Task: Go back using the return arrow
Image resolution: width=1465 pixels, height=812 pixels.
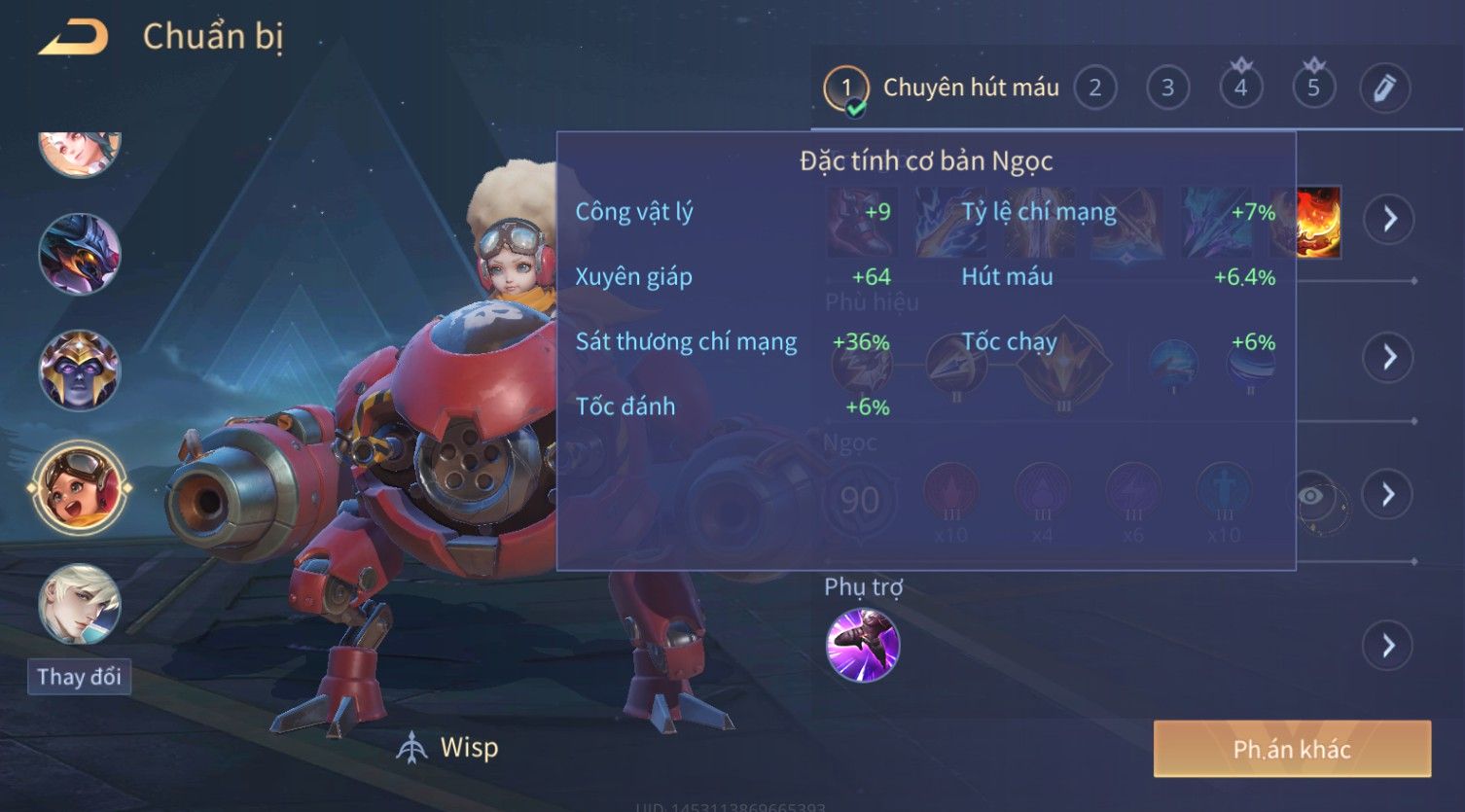Action: 73,38
